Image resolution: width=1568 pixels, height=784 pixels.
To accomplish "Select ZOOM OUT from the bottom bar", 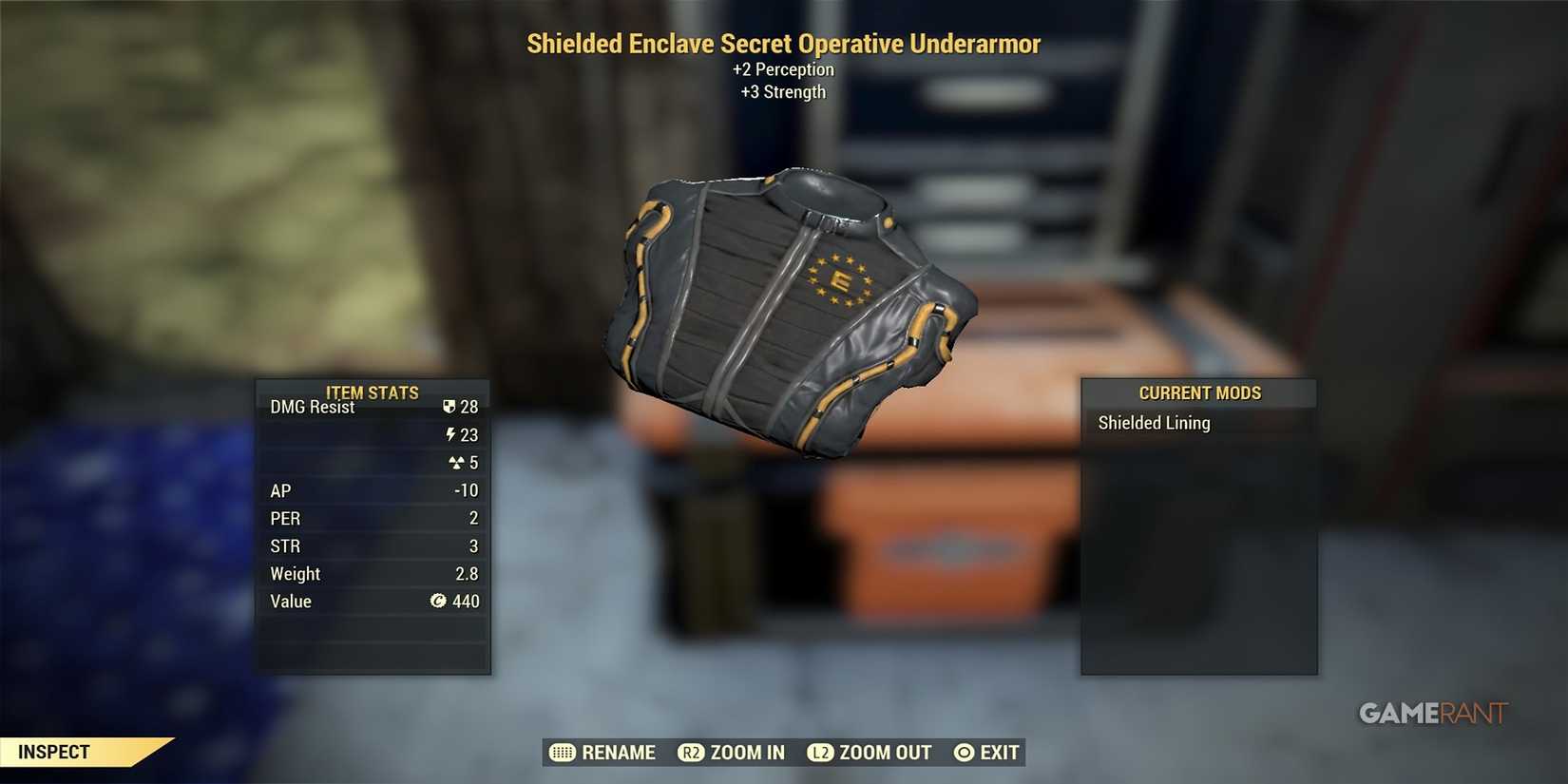I will (x=885, y=752).
